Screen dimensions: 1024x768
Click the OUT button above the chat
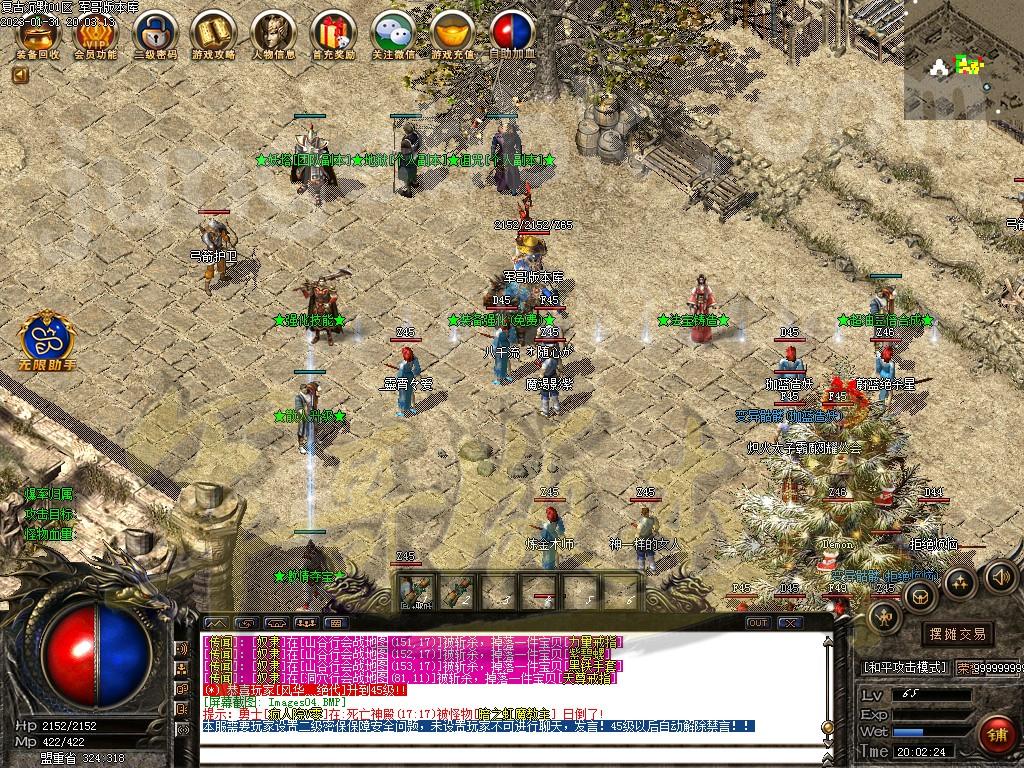[x=758, y=623]
